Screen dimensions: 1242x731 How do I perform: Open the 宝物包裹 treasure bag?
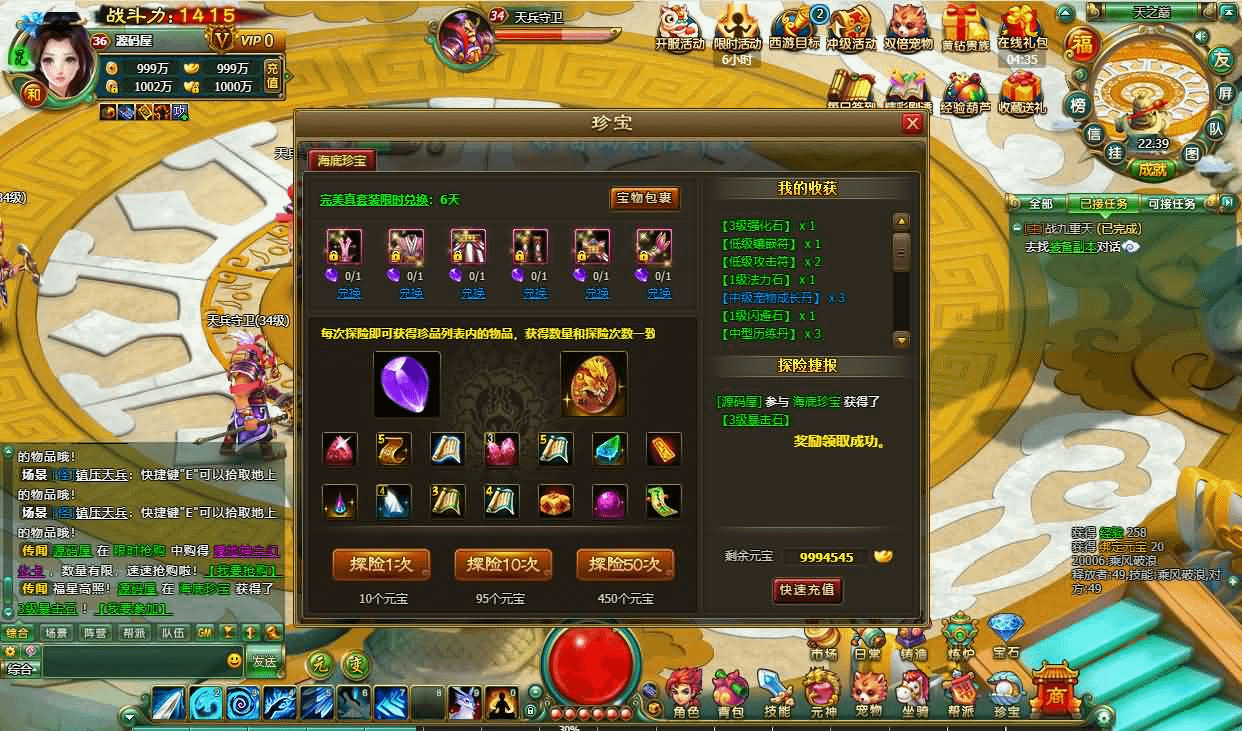click(645, 198)
